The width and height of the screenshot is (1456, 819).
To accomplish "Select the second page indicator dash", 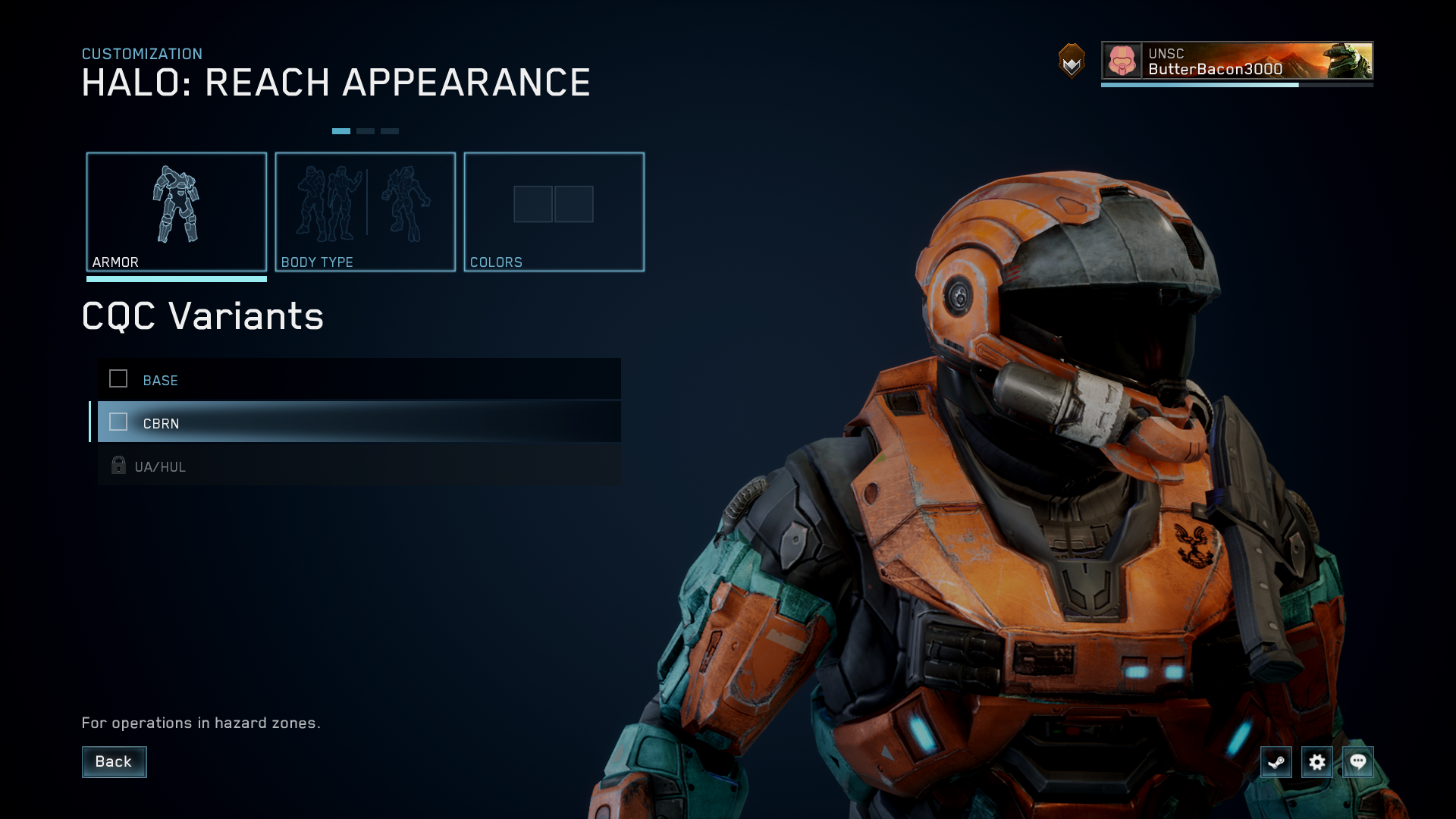I will (x=366, y=130).
